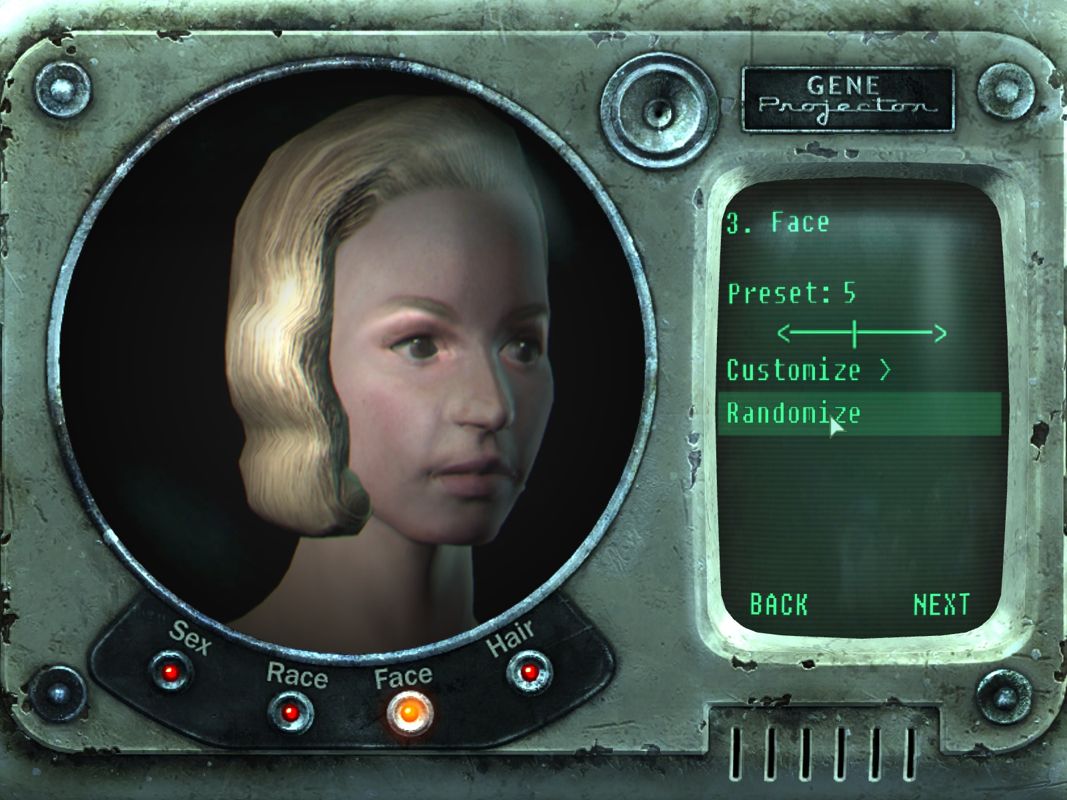This screenshot has height=800, width=1067.
Task: Go to the NEXT step
Action: 941,604
